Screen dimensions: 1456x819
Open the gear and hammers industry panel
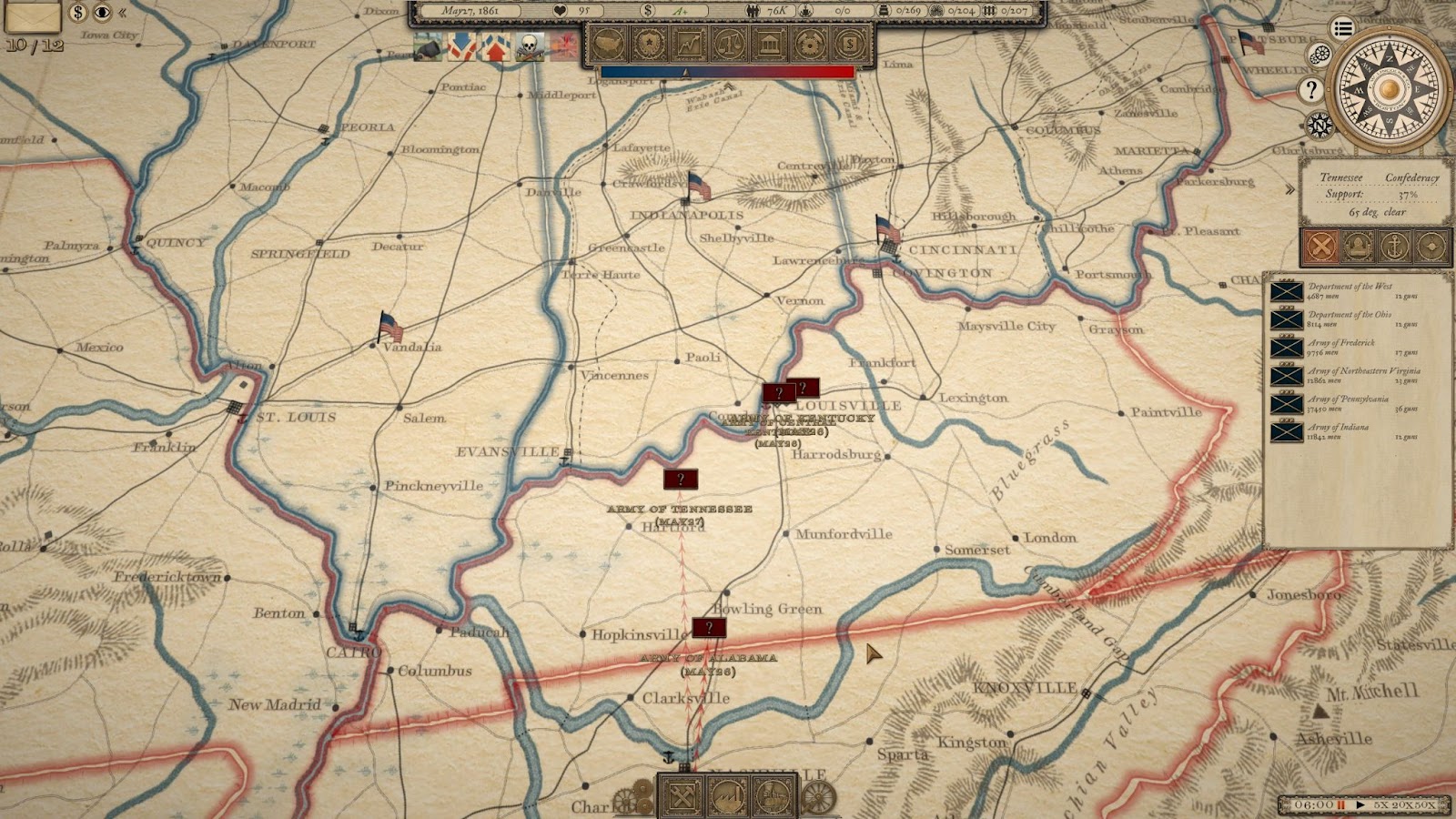[809, 43]
